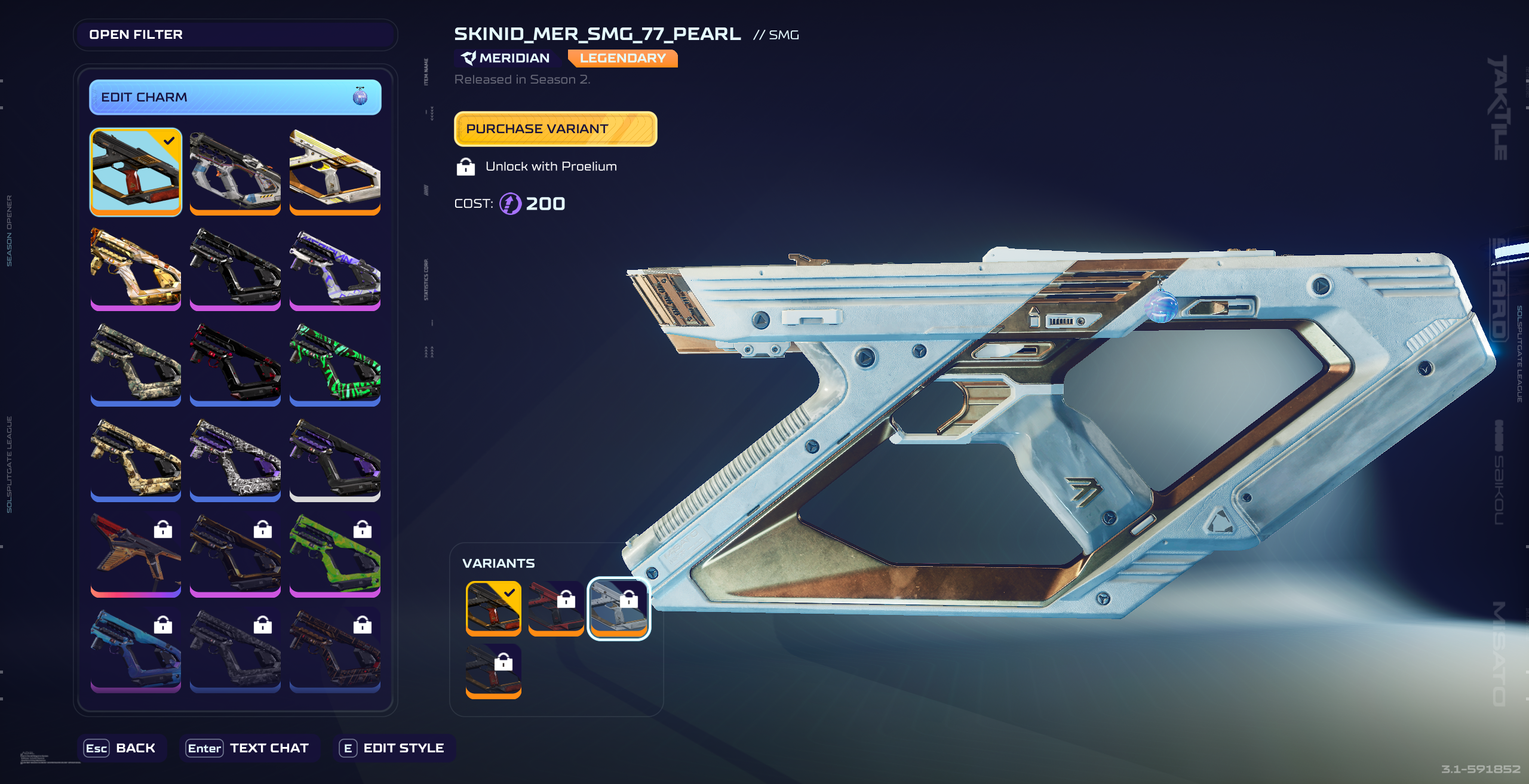Viewport: 1529px width, 784px height.
Task: Open the skin filter panel
Action: [x=235, y=35]
